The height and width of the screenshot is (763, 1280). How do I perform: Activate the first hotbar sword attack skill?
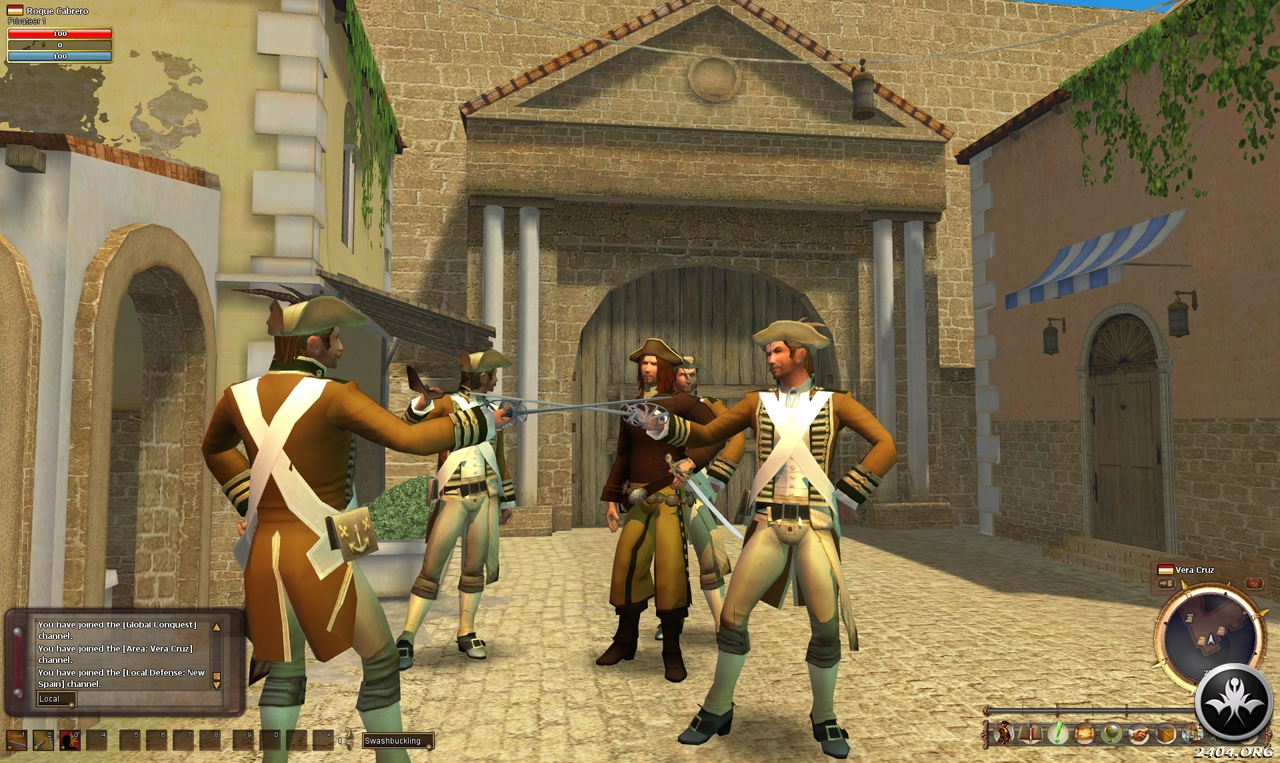point(16,740)
